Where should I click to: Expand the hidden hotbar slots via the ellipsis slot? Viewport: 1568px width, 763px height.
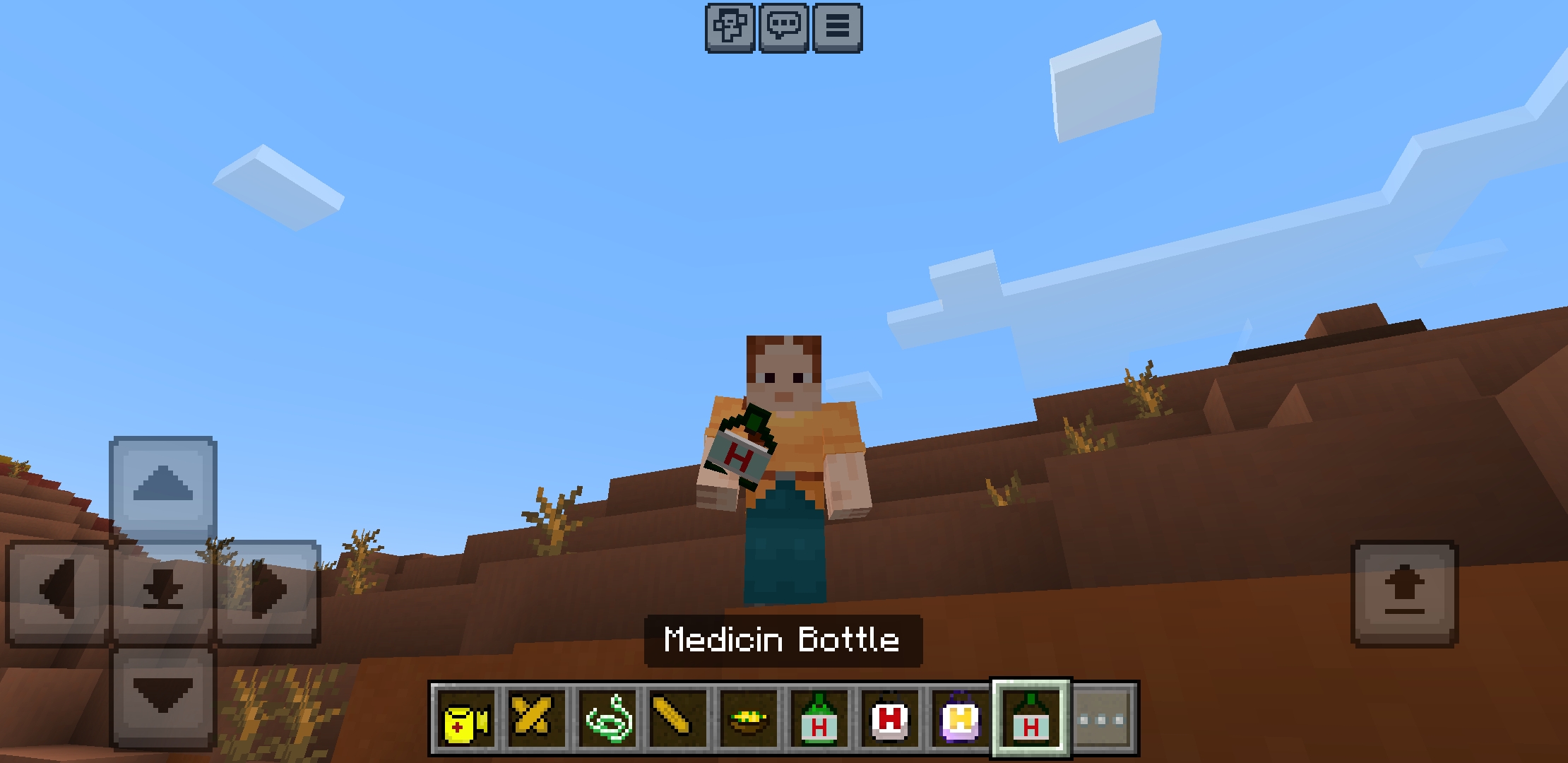1102,718
